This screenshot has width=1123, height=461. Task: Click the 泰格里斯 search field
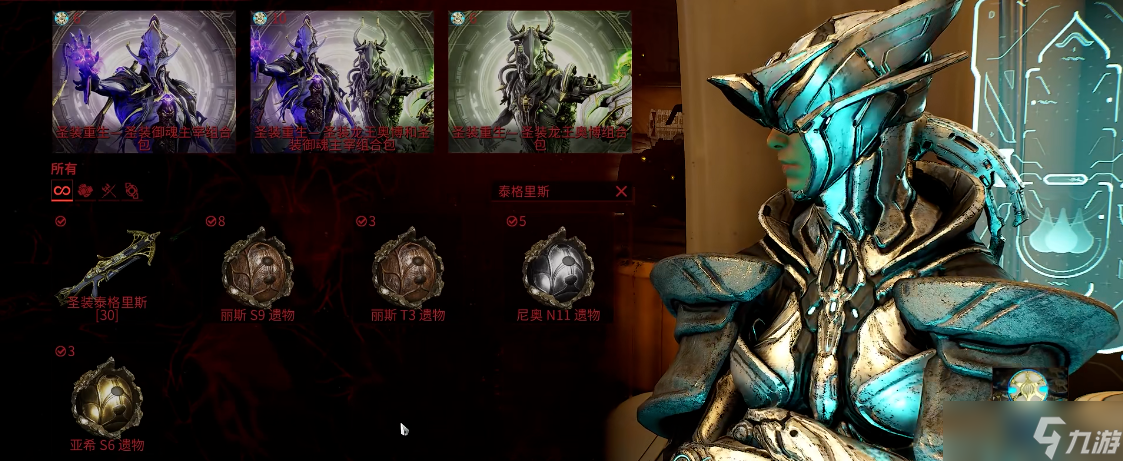pyautogui.click(x=550, y=191)
